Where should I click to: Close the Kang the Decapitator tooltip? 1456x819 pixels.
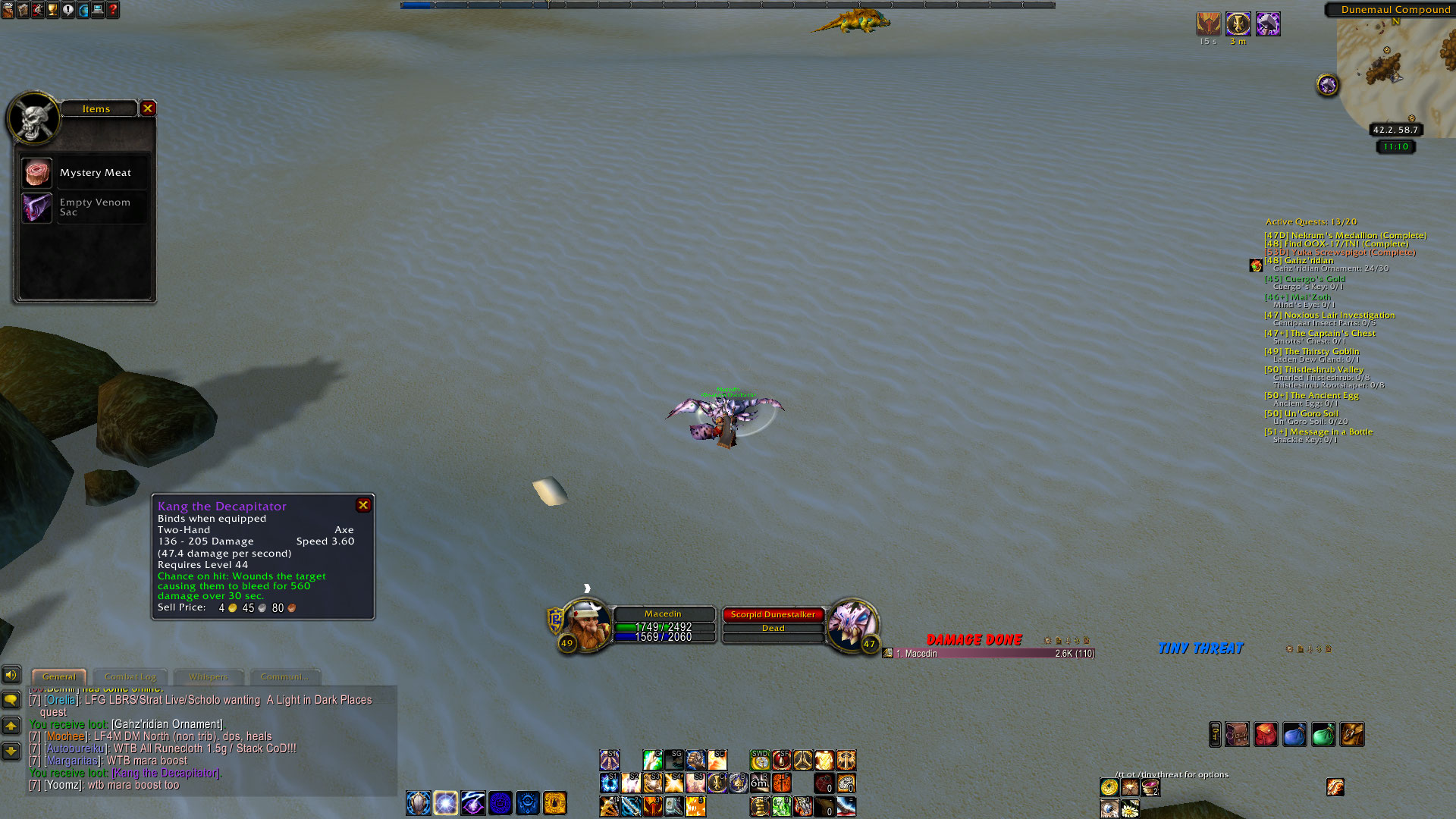pyautogui.click(x=363, y=505)
